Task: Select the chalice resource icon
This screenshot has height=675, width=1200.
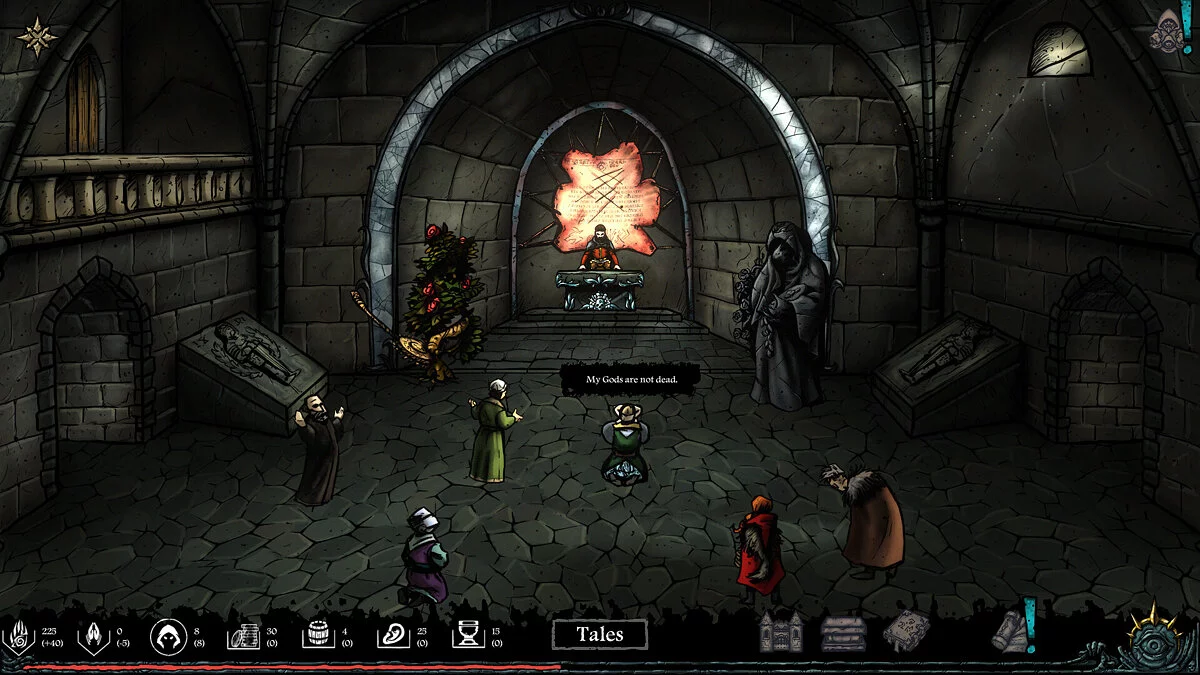Action: pyautogui.click(x=468, y=635)
